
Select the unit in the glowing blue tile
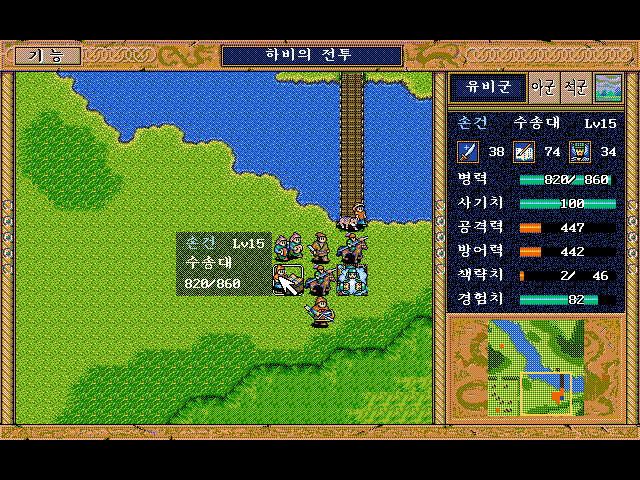[x=352, y=280]
